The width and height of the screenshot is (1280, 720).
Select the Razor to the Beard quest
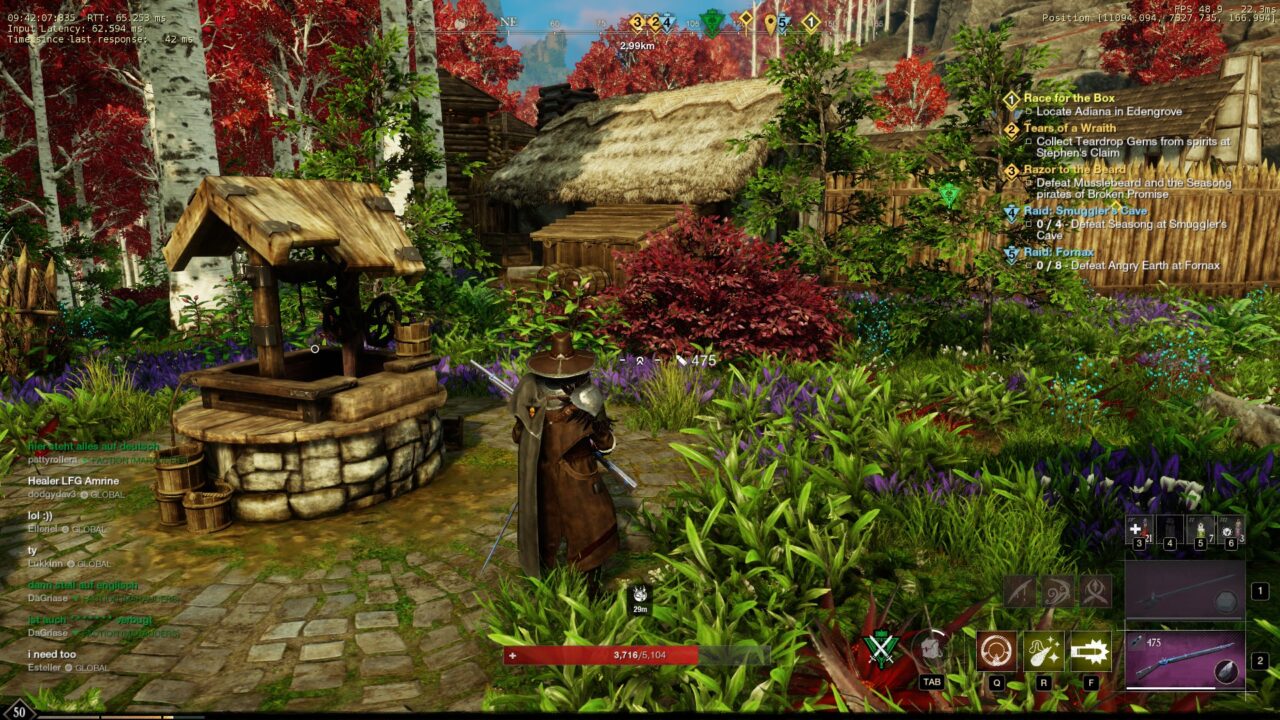click(1074, 170)
